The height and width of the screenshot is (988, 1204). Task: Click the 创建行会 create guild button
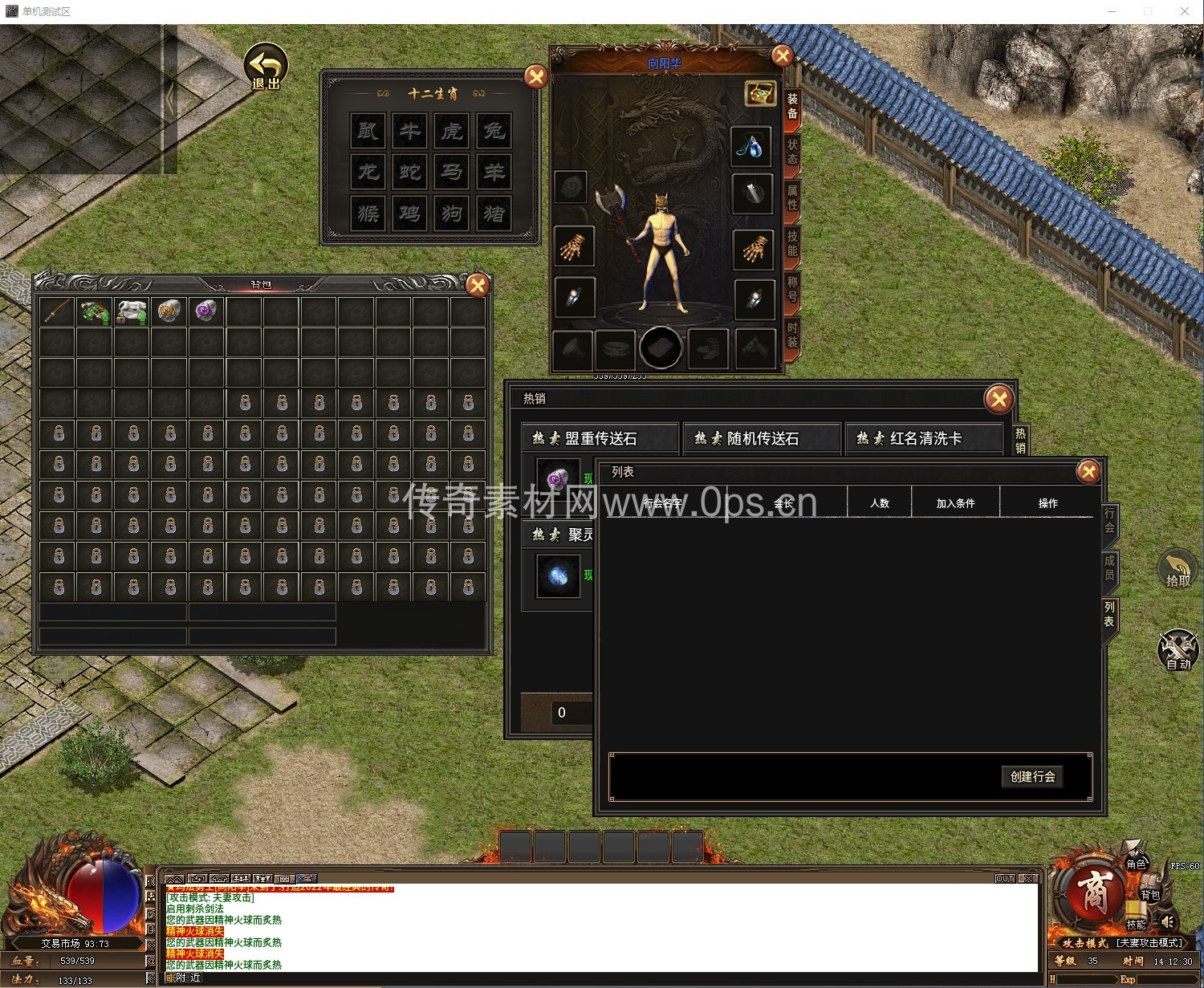1032,776
